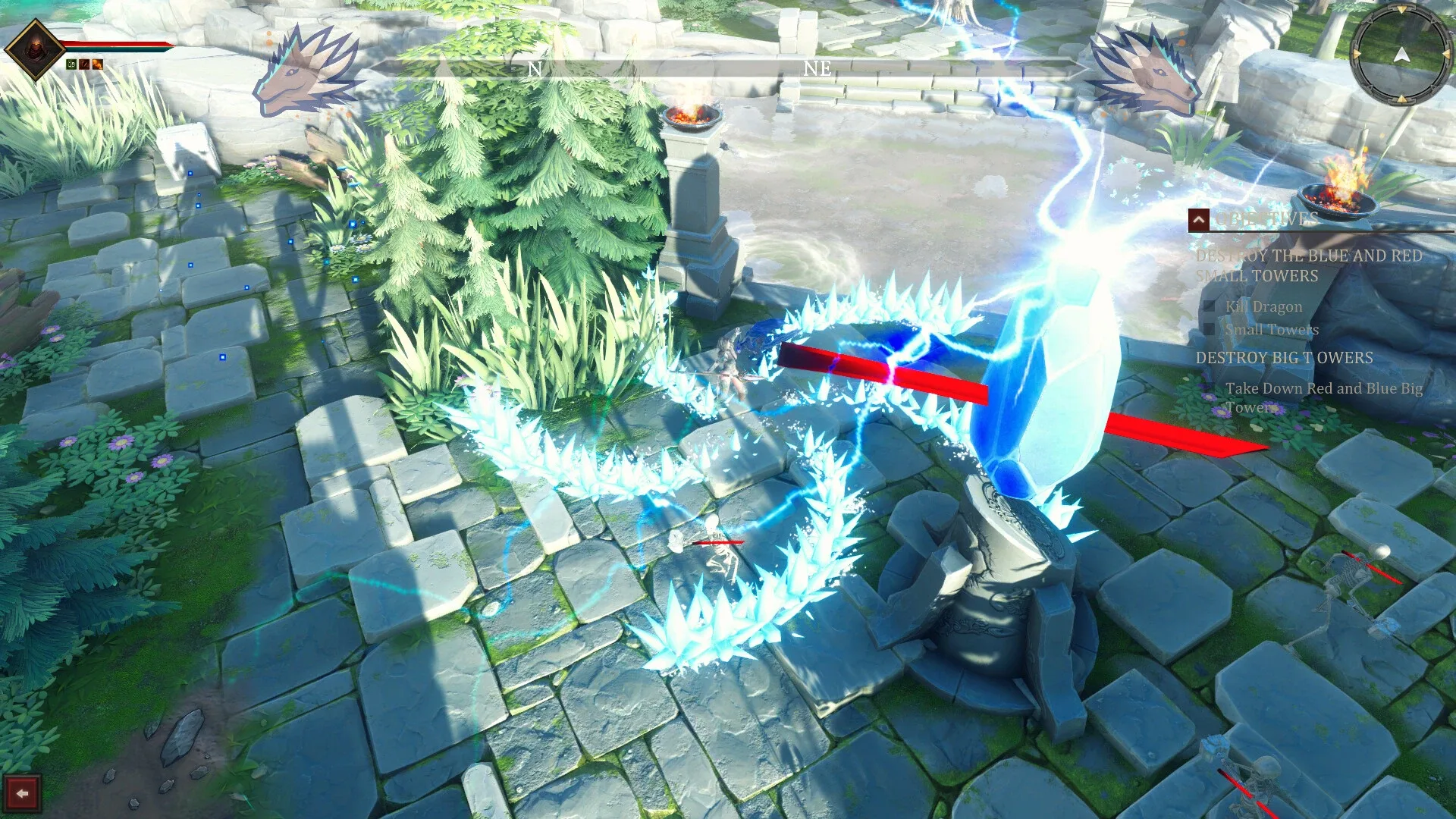Screen dimensions: 1456x819
Task: Collapse the Objectives panel with the chevron
Action: pos(1200,221)
